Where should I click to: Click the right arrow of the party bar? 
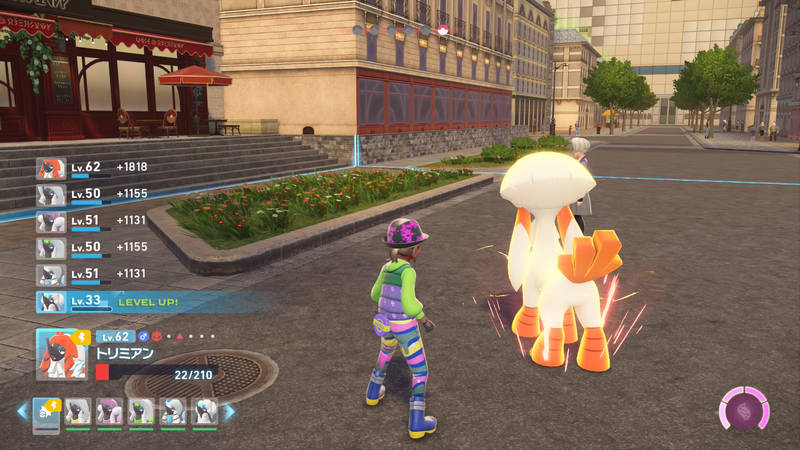[x=229, y=411]
